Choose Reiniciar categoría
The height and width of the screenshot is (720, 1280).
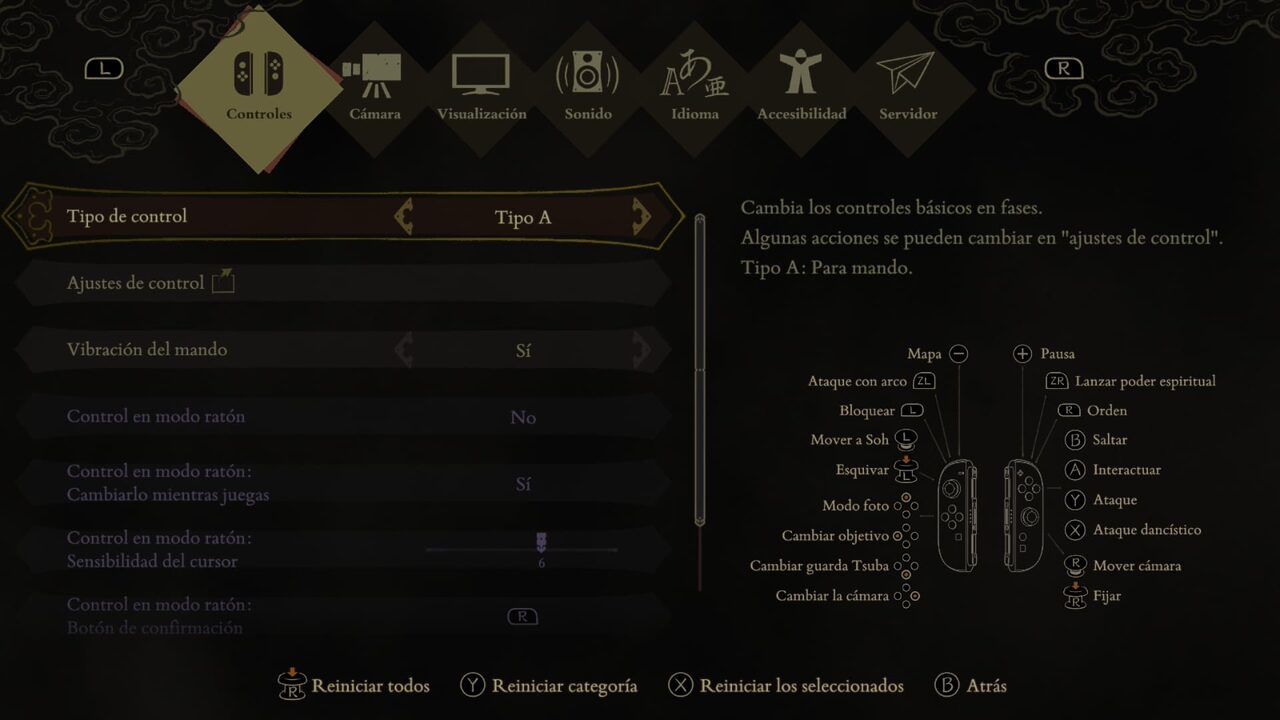[549, 686]
